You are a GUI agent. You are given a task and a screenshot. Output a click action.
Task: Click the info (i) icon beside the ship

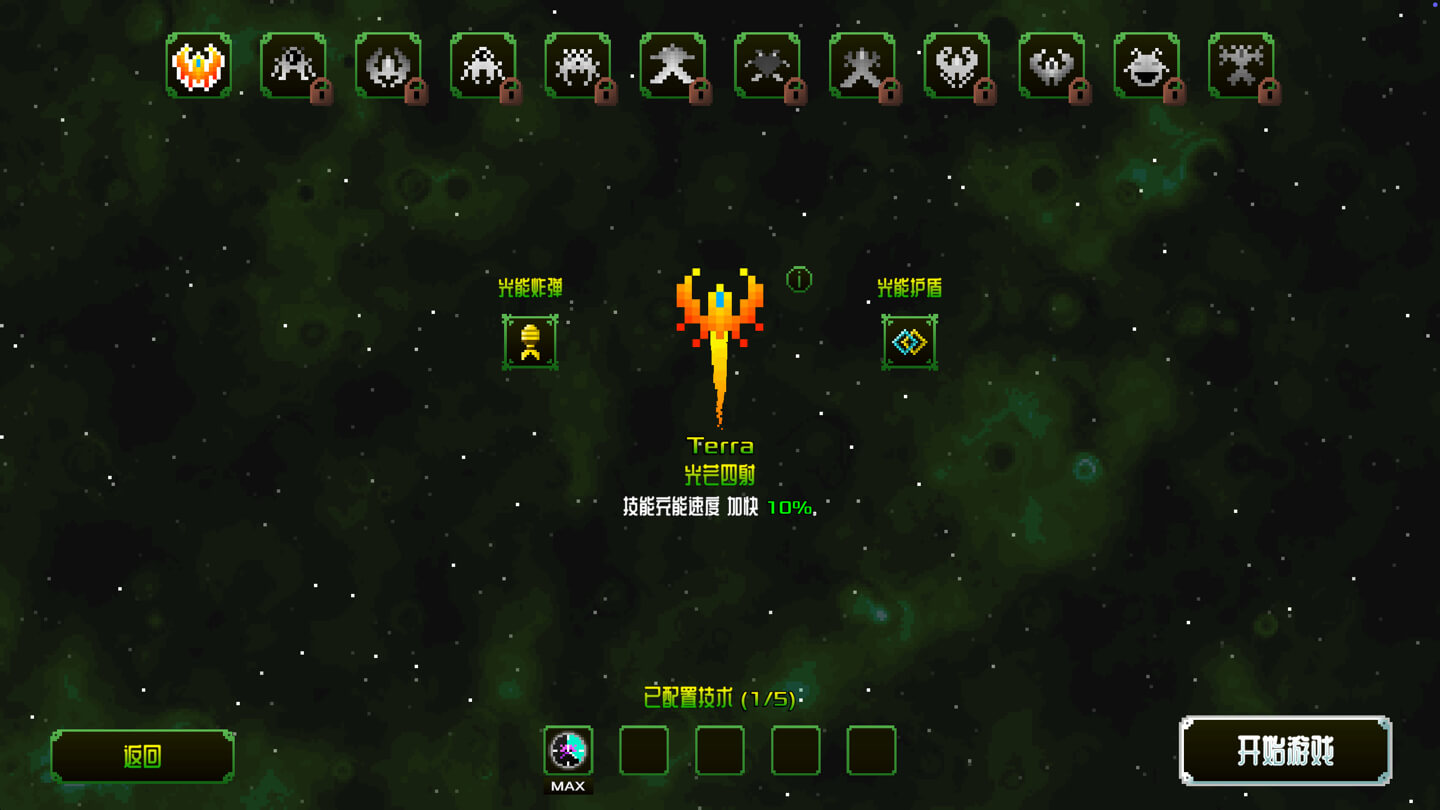click(x=797, y=282)
